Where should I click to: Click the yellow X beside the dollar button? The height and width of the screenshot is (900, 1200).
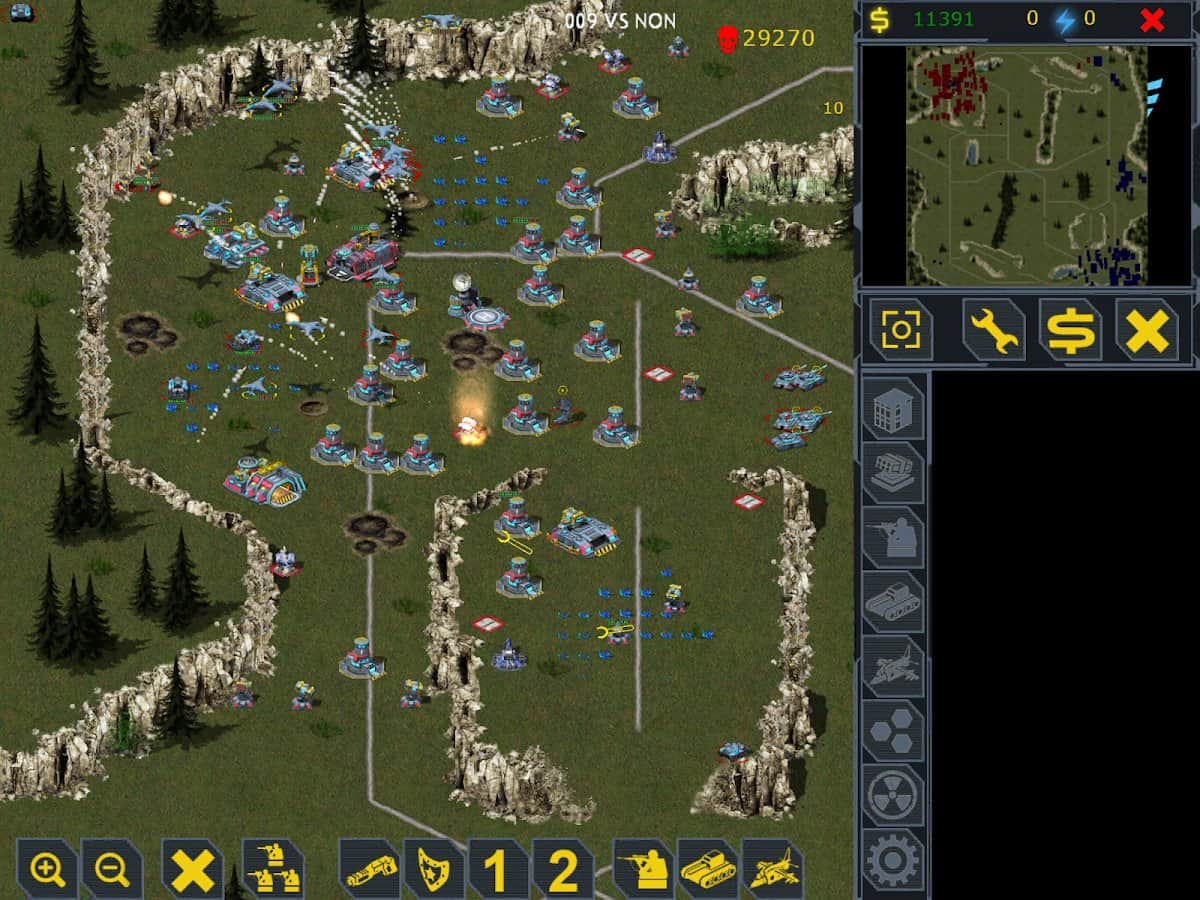(1147, 330)
